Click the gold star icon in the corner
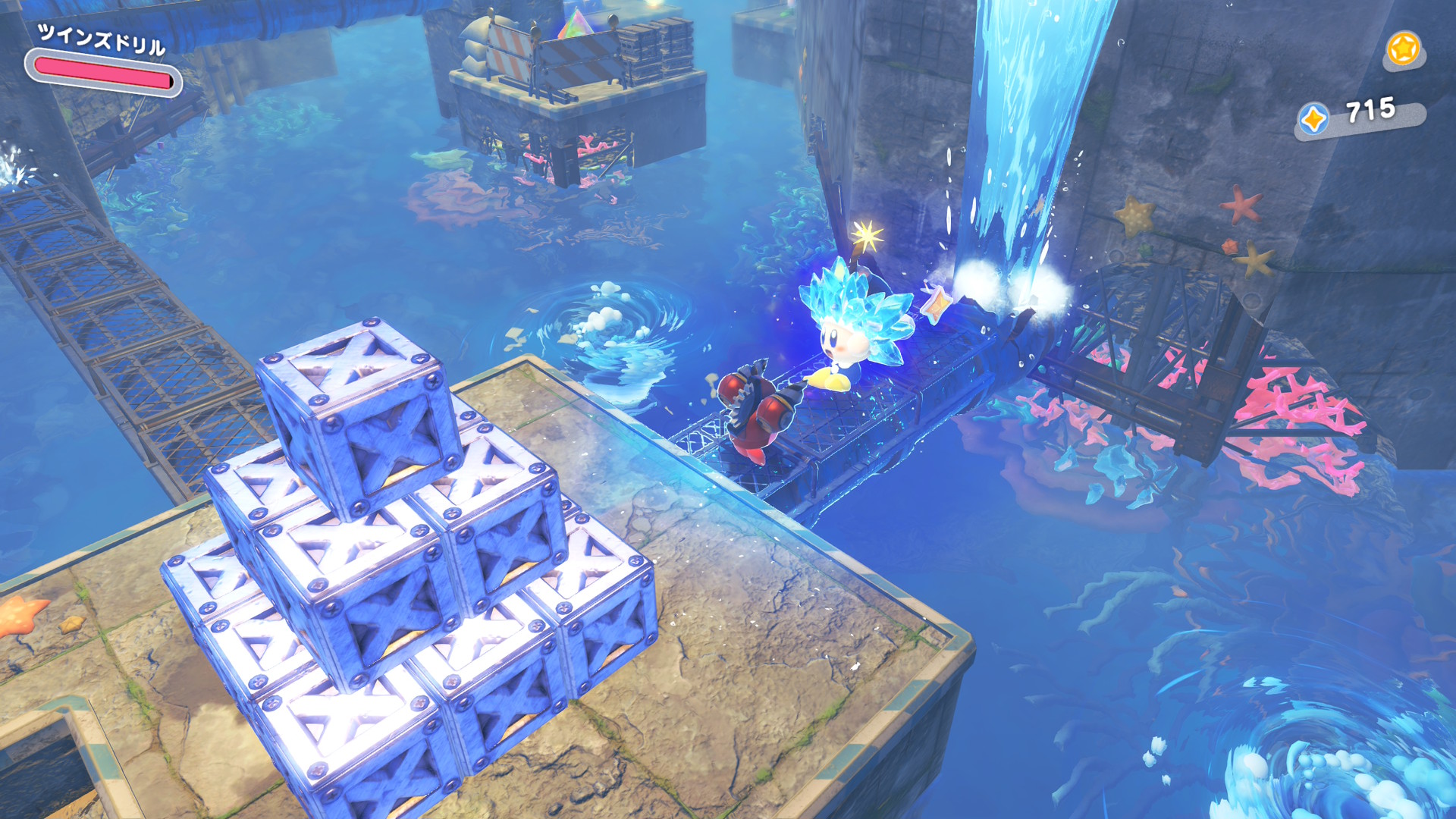The height and width of the screenshot is (819, 1456). coord(1402,49)
